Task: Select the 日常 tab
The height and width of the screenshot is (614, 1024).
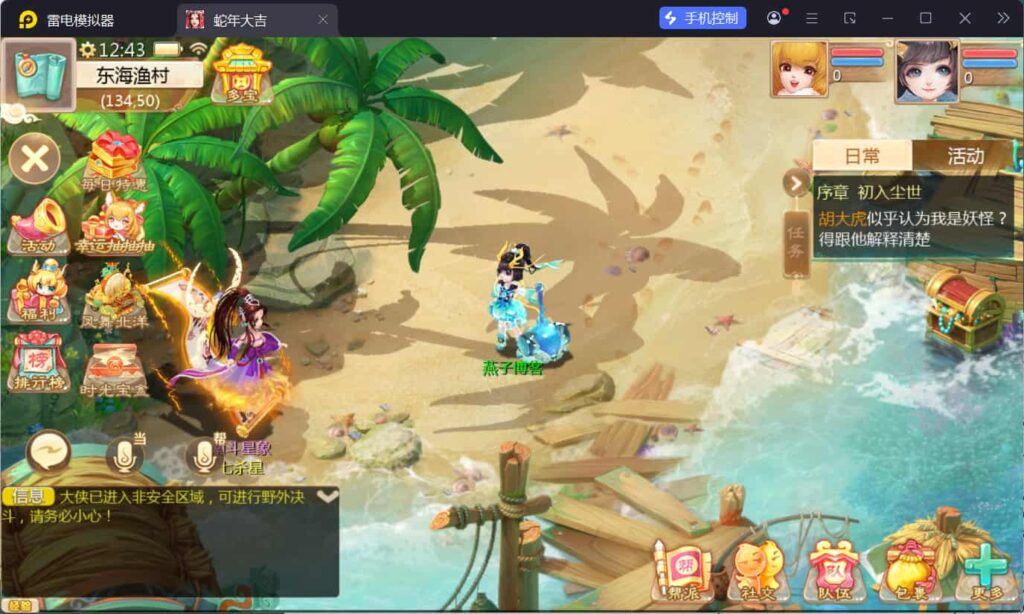Action: point(862,156)
